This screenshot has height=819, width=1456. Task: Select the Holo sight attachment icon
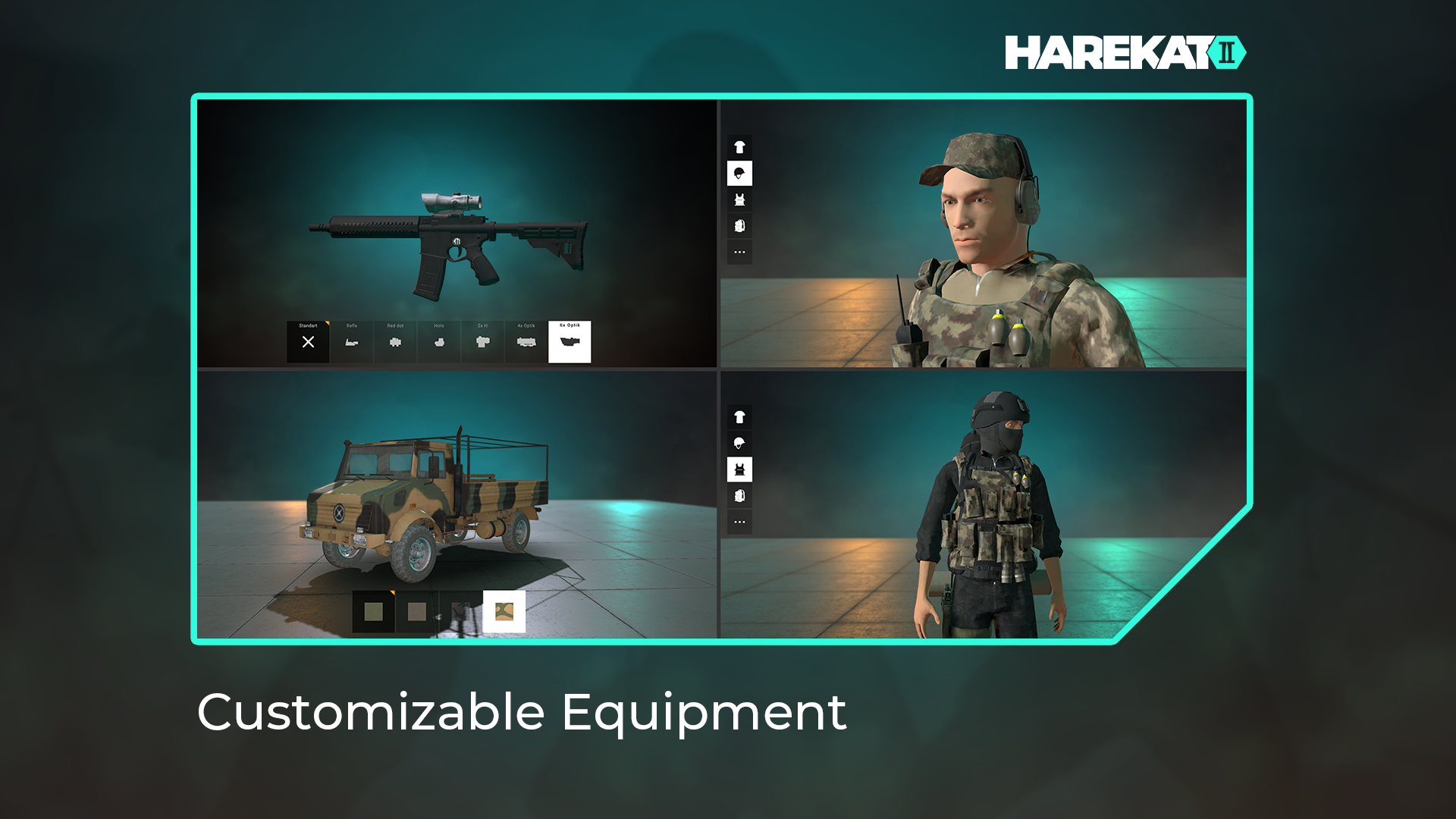pyautogui.click(x=439, y=341)
